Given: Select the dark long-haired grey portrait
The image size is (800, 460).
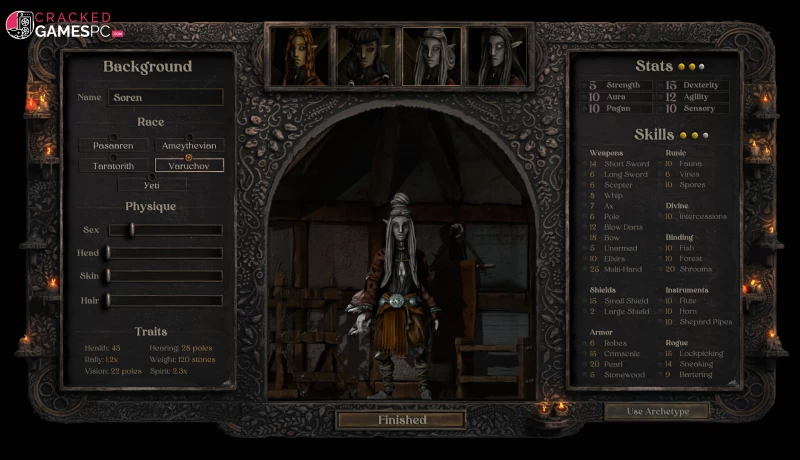Looking at the screenshot, I should (x=497, y=55).
